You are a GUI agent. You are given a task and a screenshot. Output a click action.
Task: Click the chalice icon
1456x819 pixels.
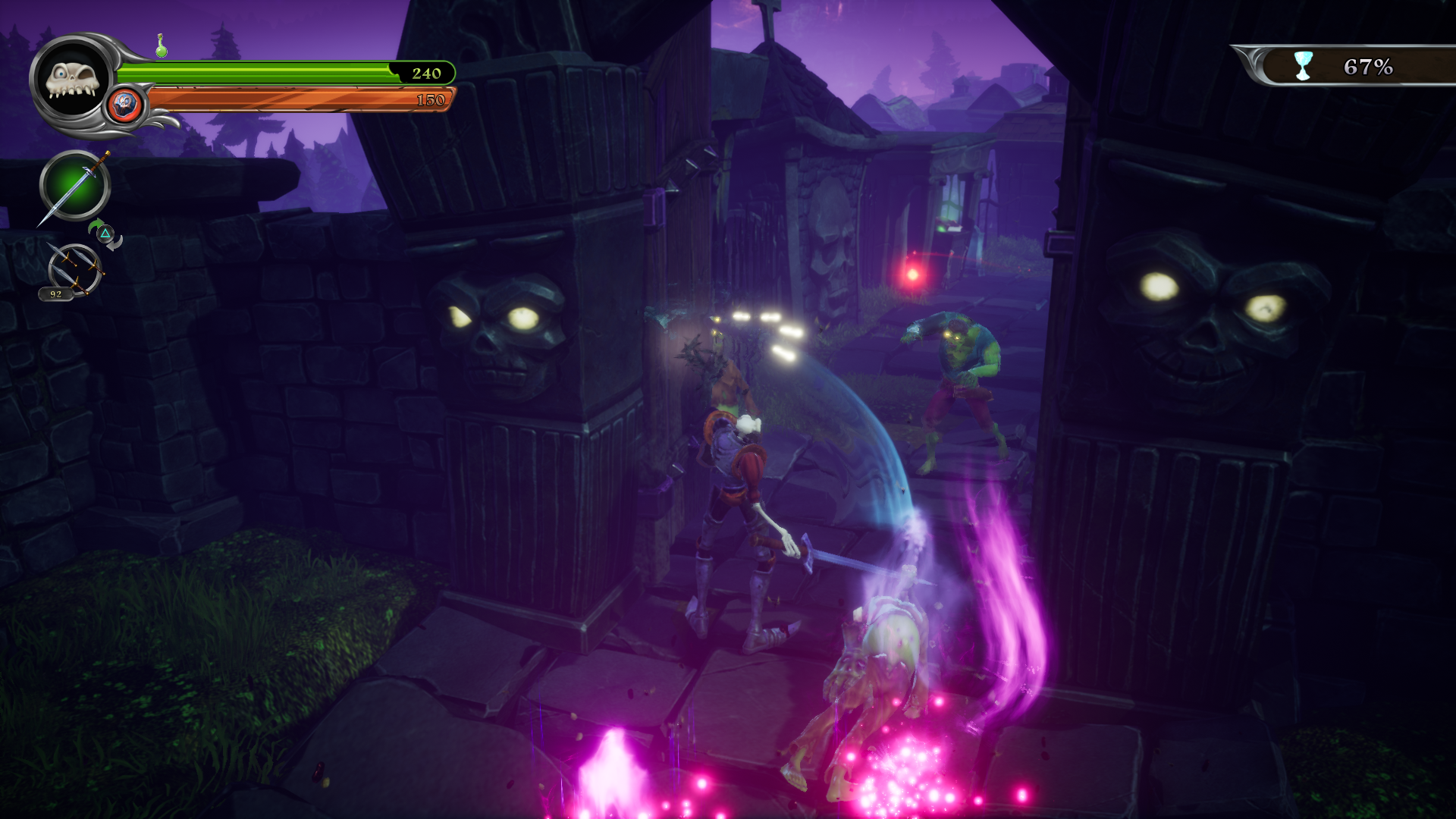pos(1303,66)
